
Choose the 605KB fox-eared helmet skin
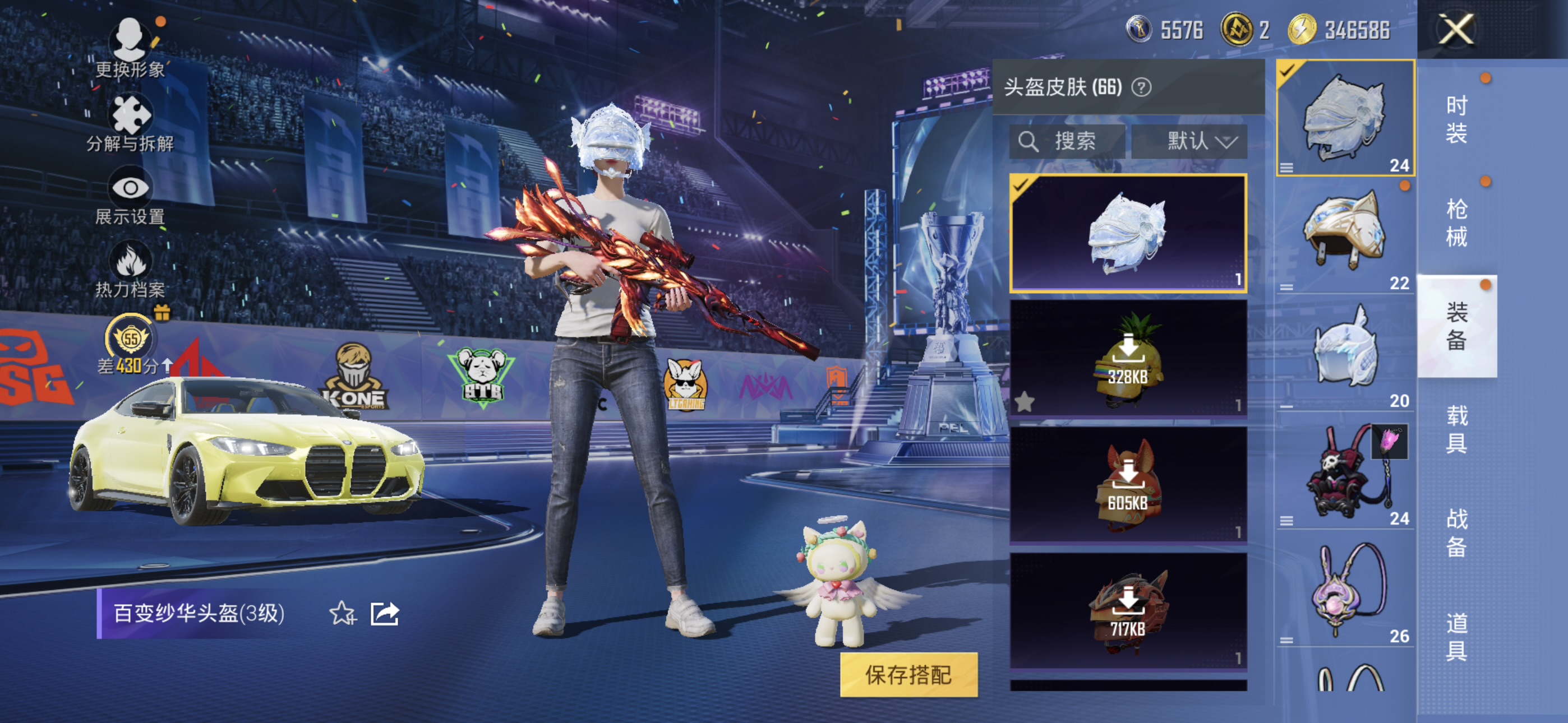[x=1128, y=484]
